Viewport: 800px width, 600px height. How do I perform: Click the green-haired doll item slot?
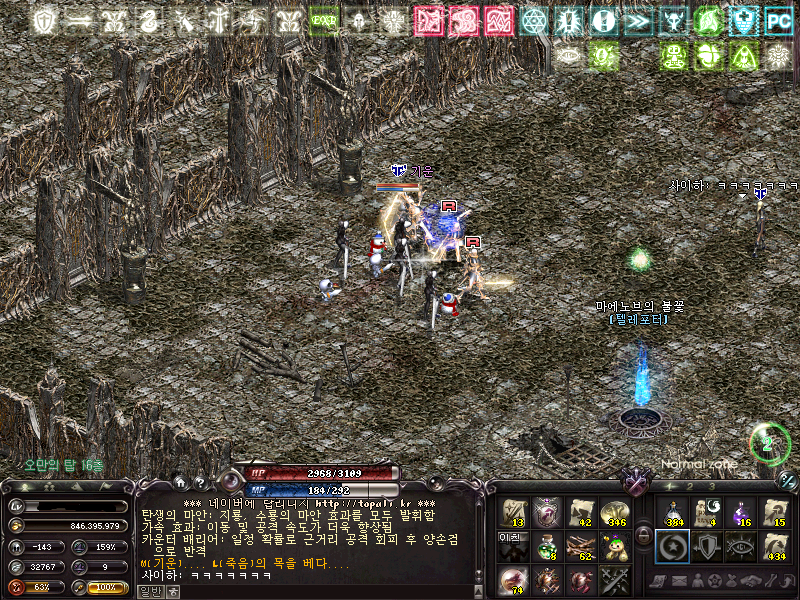click(x=617, y=546)
